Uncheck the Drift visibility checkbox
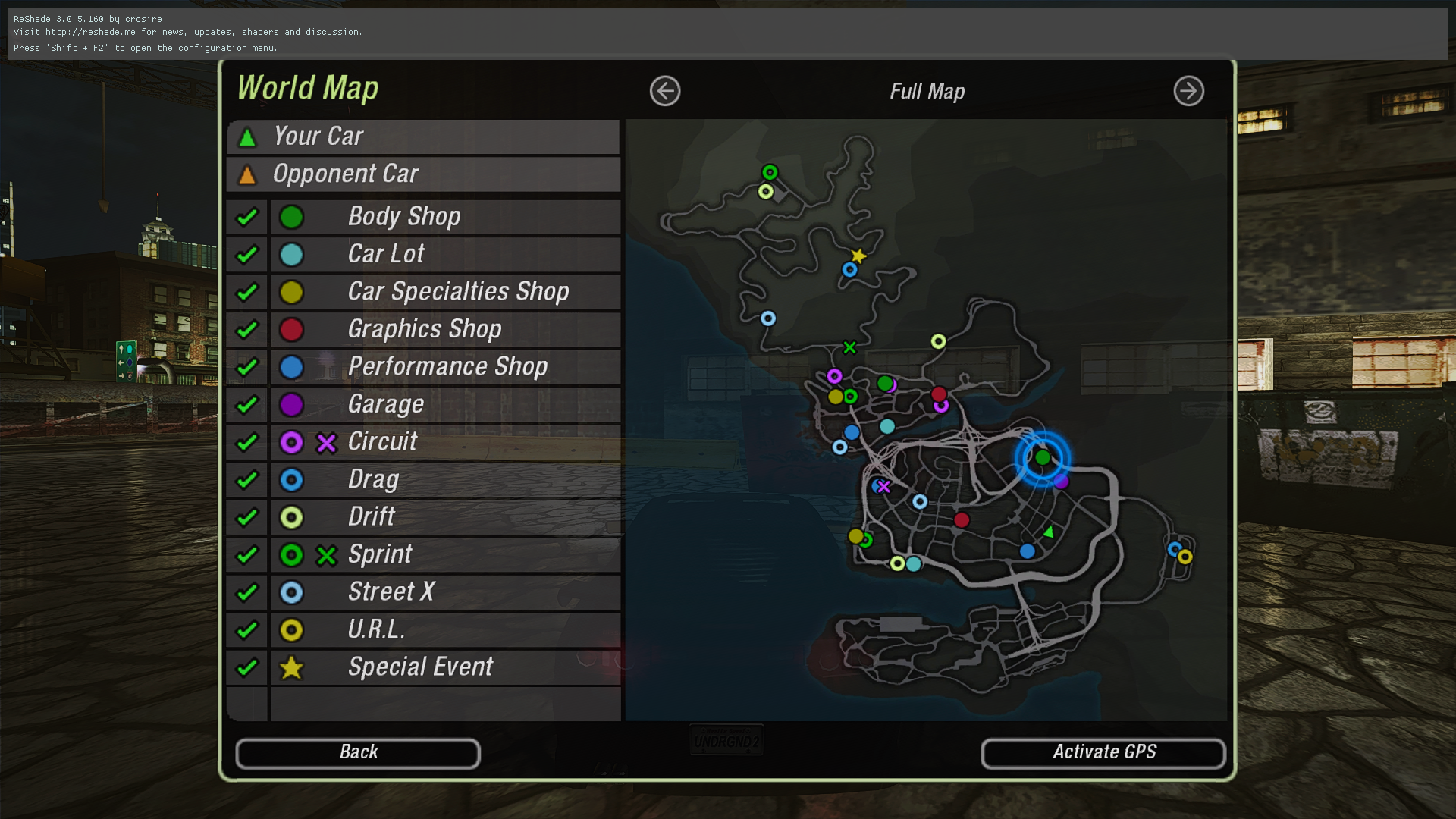1456x819 pixels. [246, 517]
